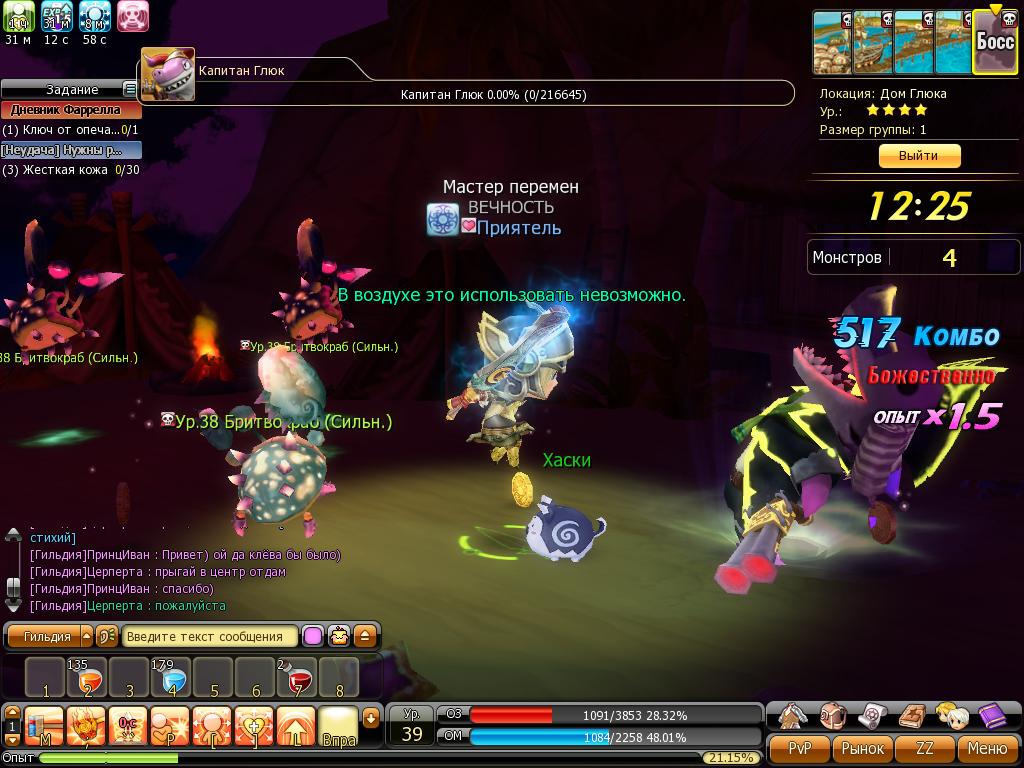Open the scroll with star icon
Viewport: 1024px width, 768px height.
(872, 715)
